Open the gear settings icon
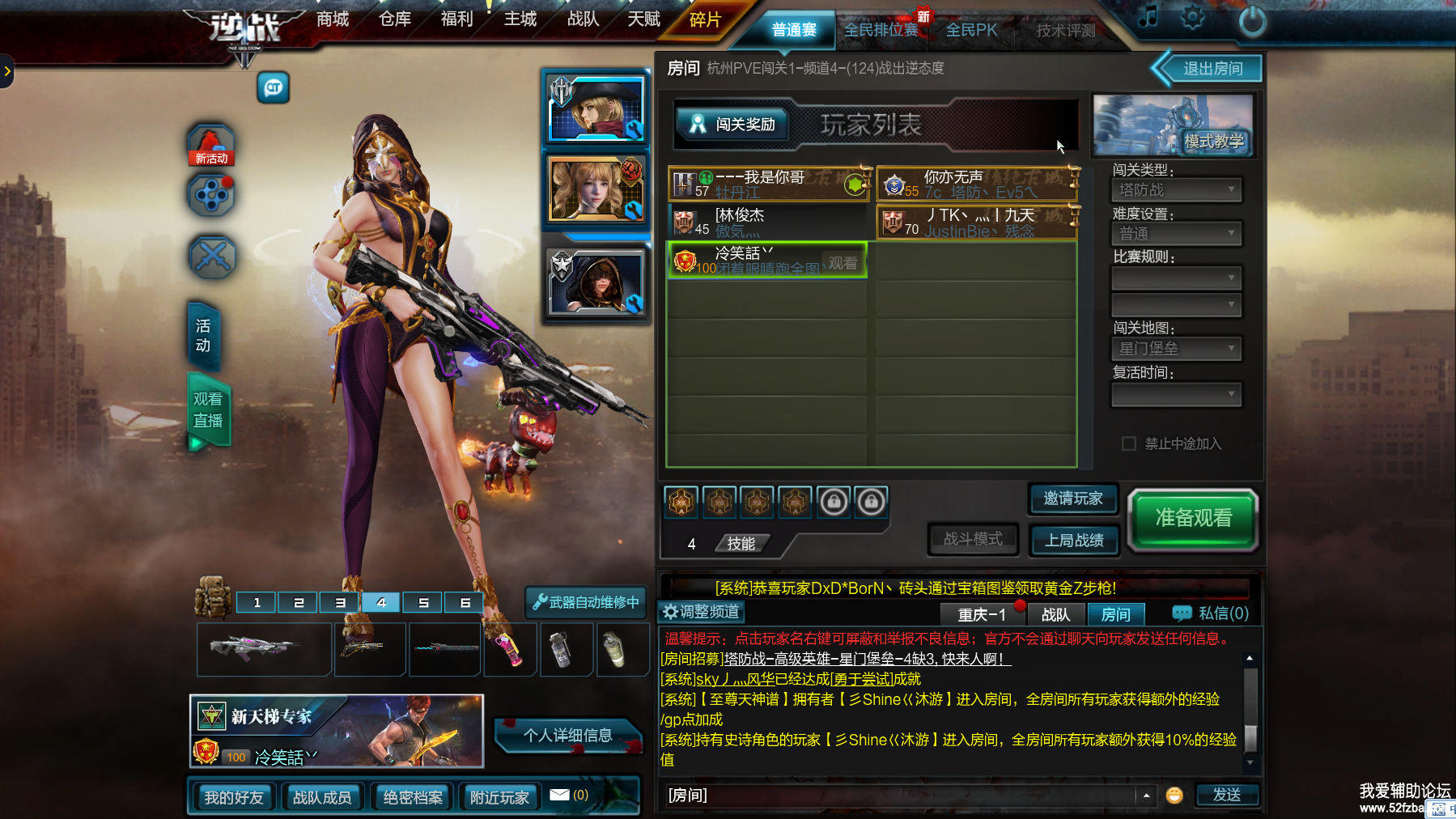This screenshot has height=819, width=1456. coord(1192,18)
